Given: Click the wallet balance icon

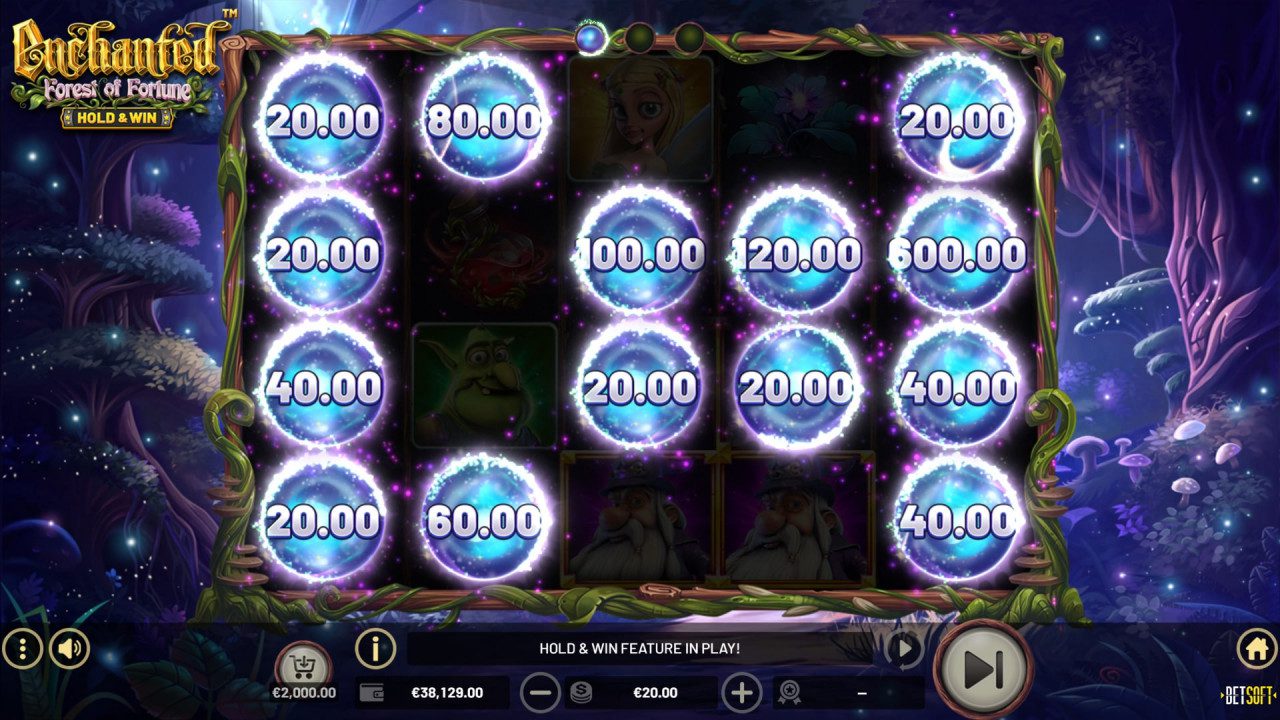Looking at the screenshot, I should (369, 691).
